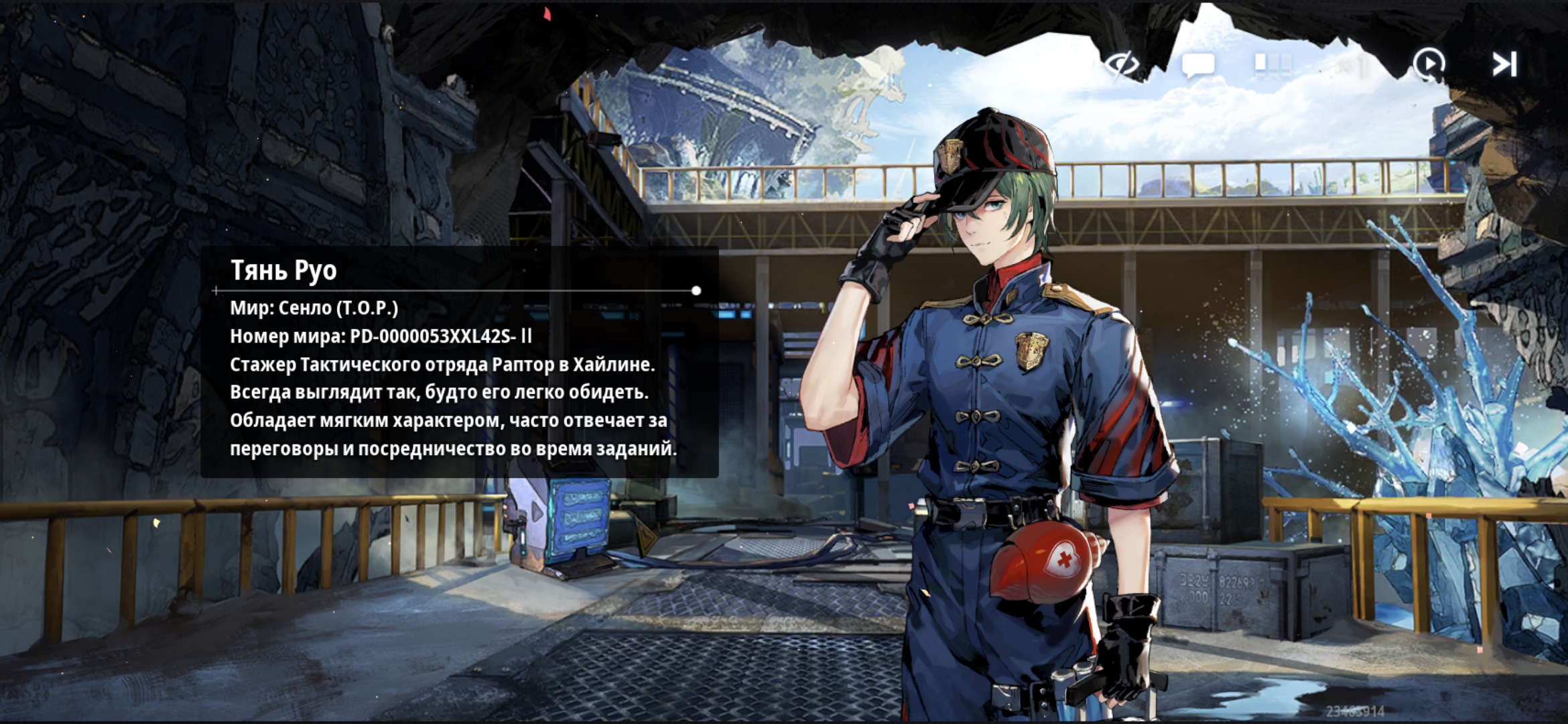The image size is (1568, 724).
Task: Open the dialogue log speech bubble
Action: [1197, 65]
